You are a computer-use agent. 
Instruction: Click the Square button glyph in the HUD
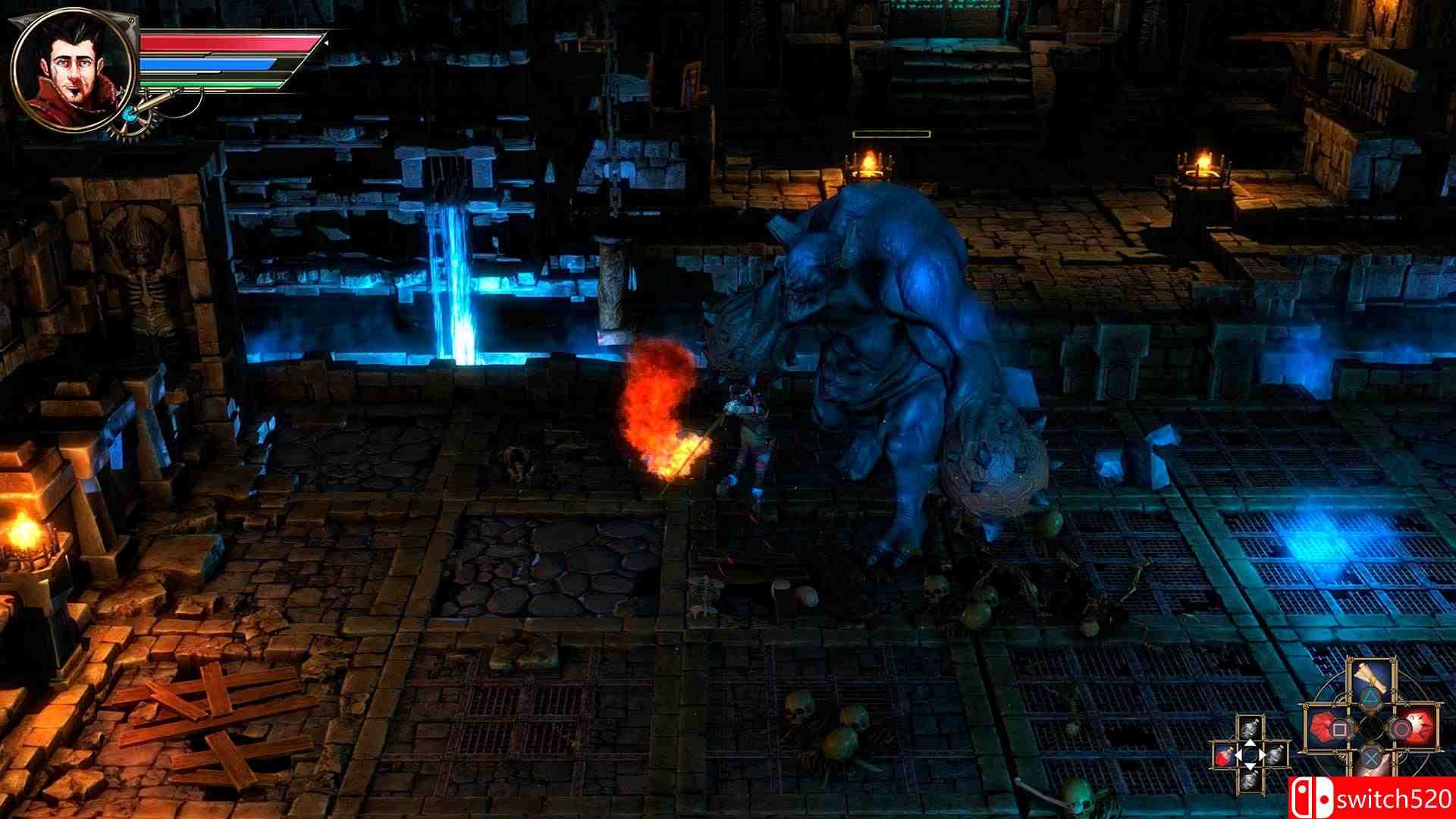pos(1339,729)
